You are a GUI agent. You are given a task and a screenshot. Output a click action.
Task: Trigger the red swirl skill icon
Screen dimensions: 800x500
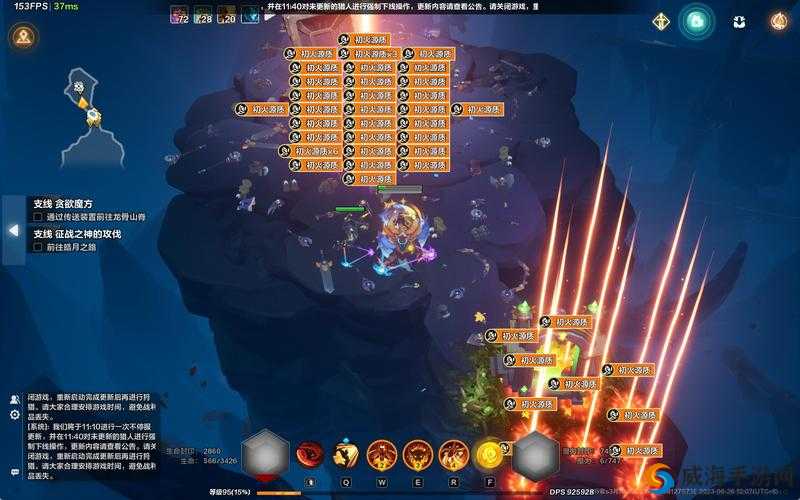[310, 455]
